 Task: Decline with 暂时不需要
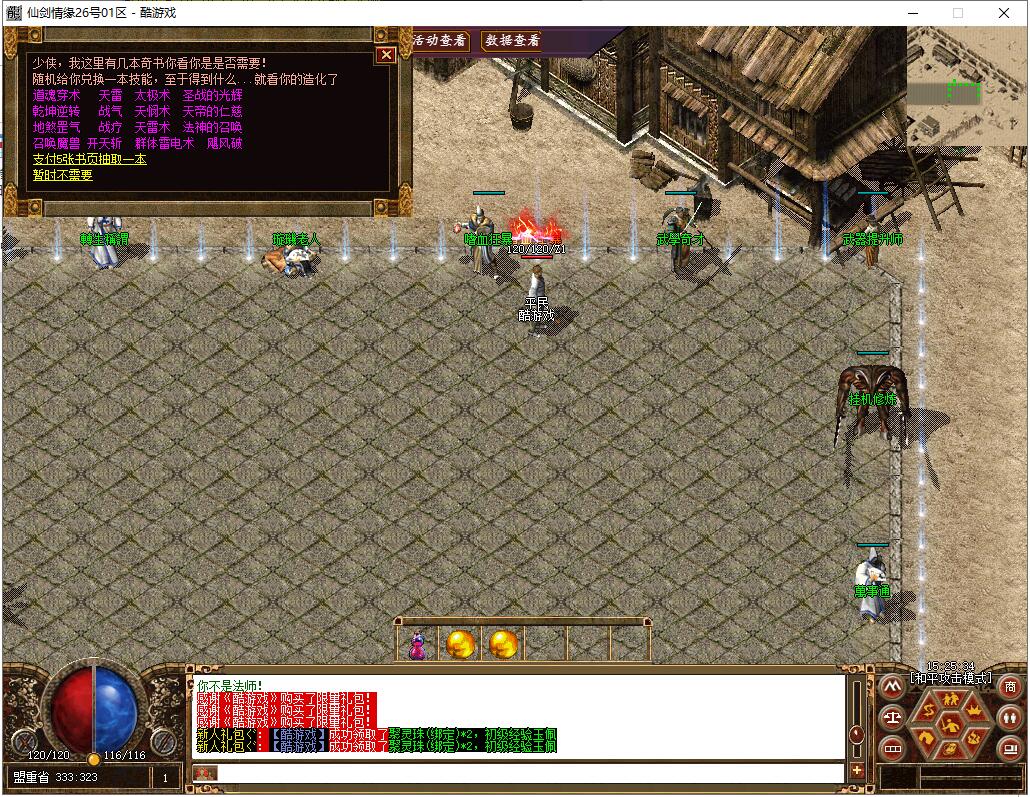[x=62, y=175]
